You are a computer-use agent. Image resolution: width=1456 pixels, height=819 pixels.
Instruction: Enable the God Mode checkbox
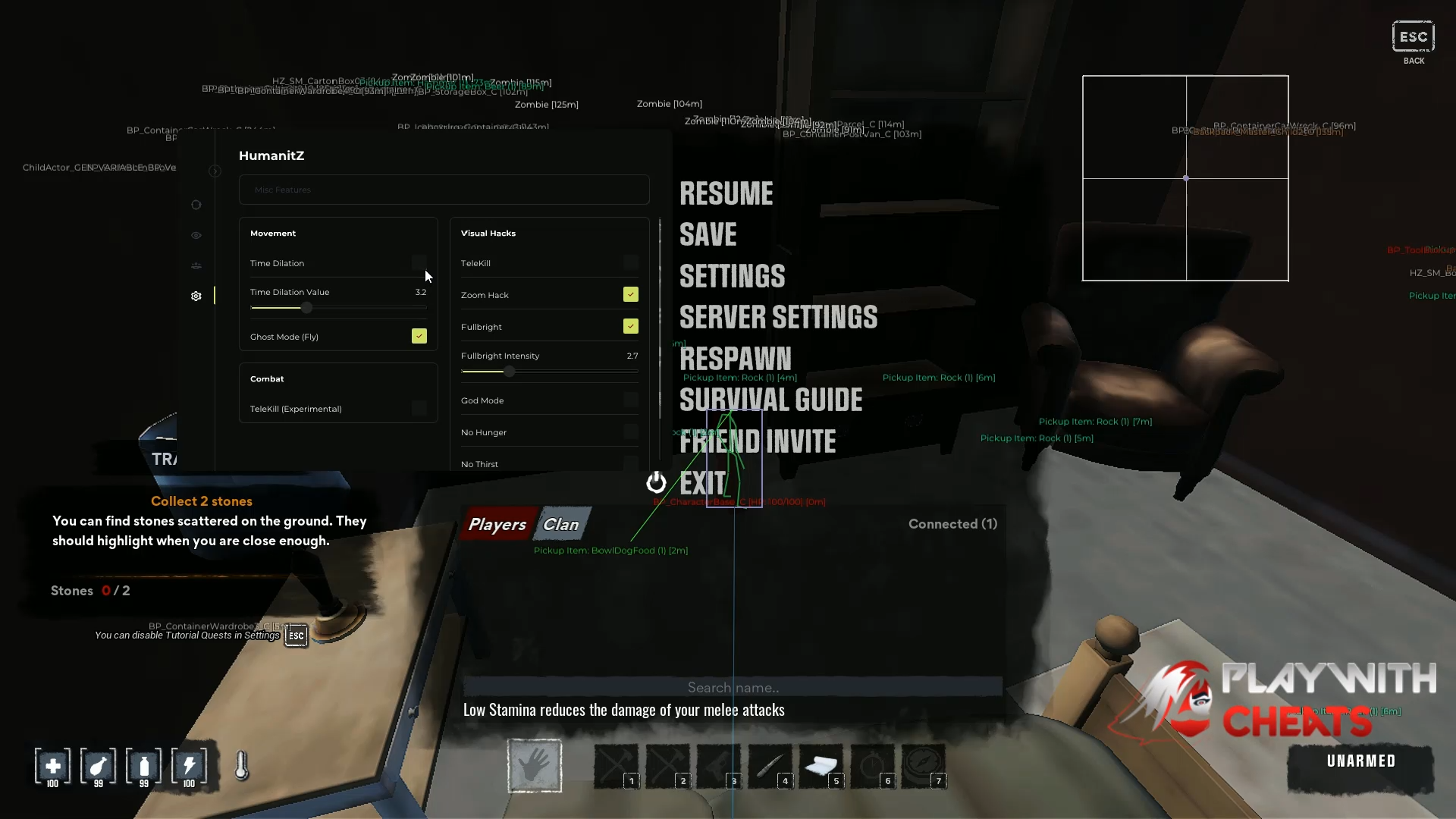tap(631, 400)
